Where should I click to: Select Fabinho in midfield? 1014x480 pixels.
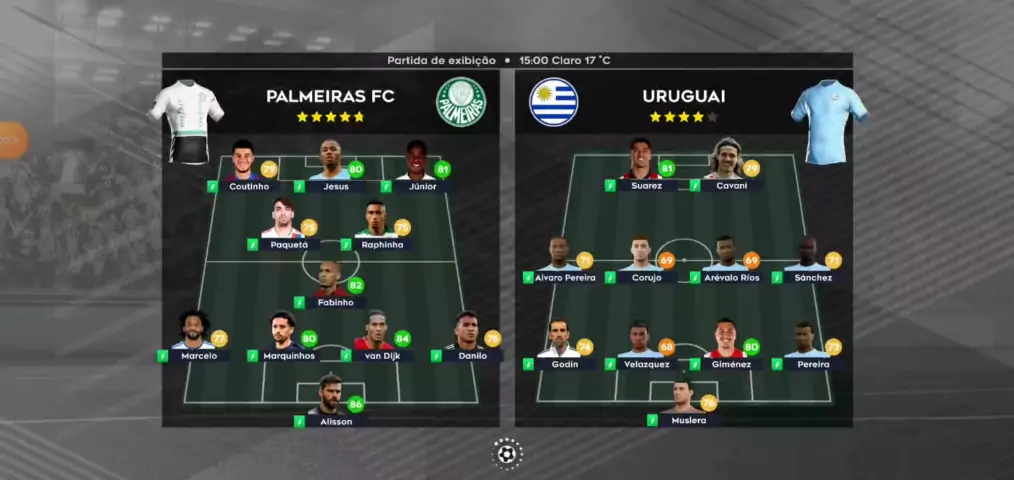pyautogui.click(x=329, y=284)
